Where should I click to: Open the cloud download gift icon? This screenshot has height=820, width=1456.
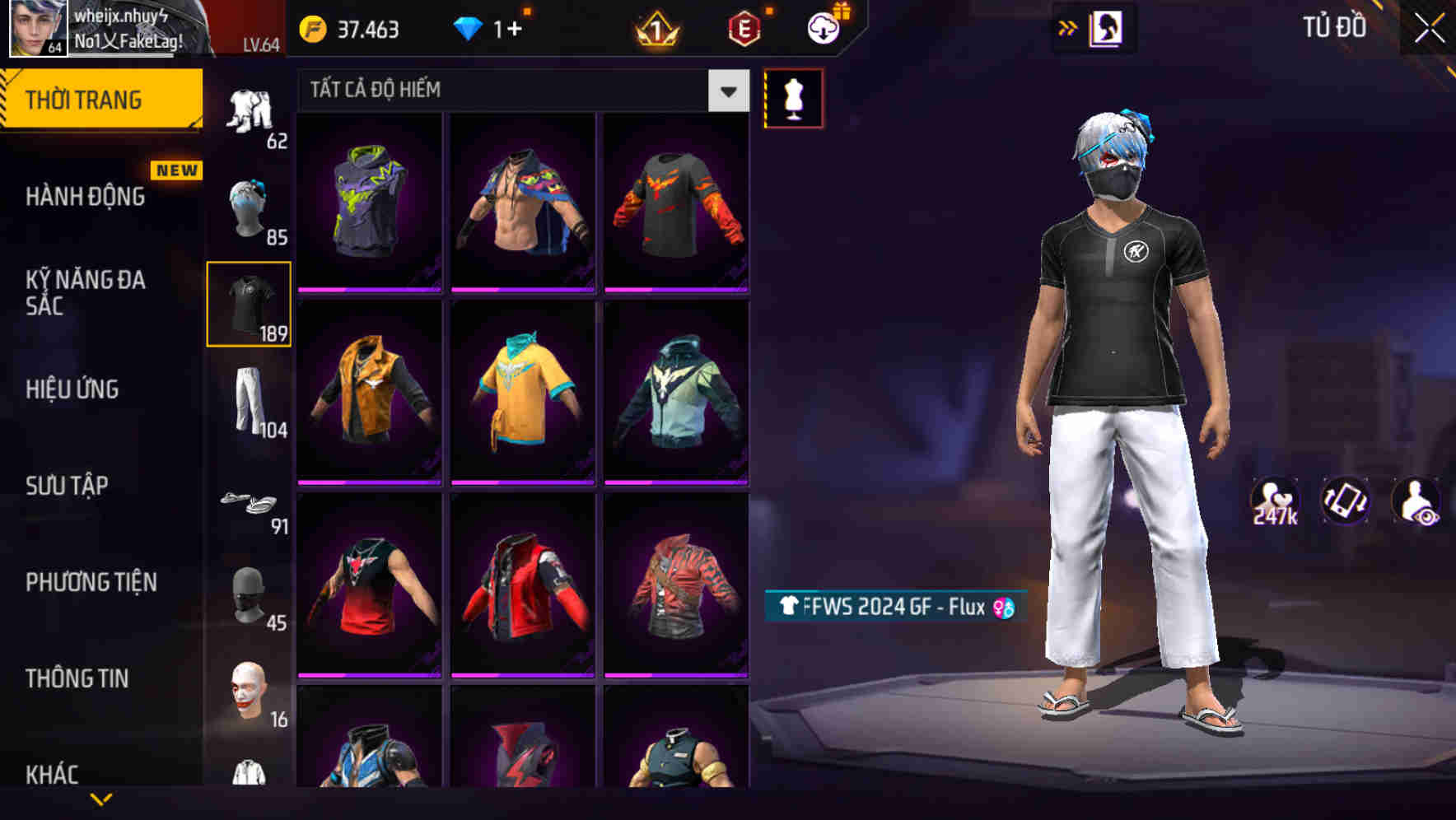click(823, 27)
